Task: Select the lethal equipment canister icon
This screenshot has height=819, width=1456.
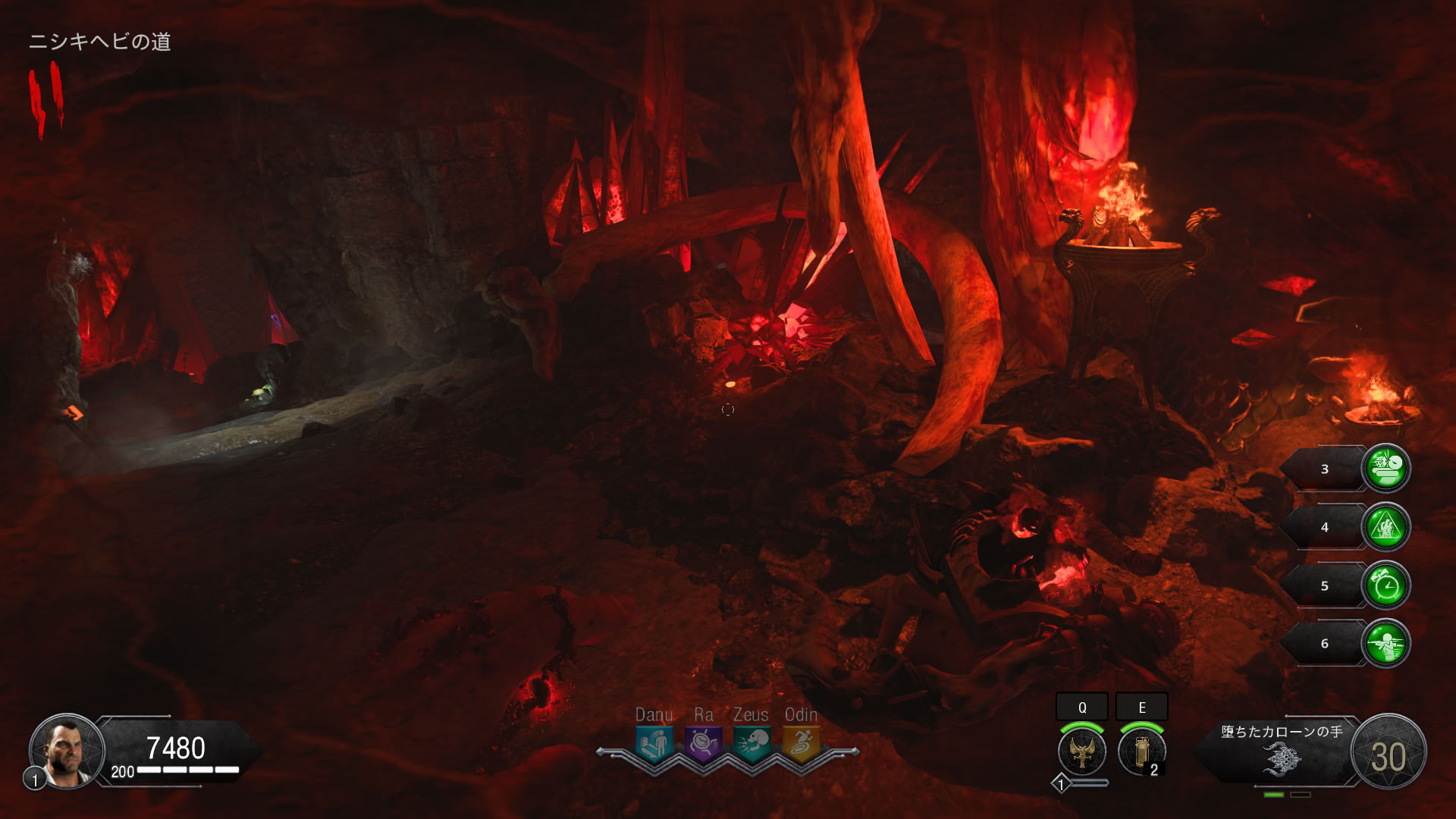Action: tap(1141, 751)
